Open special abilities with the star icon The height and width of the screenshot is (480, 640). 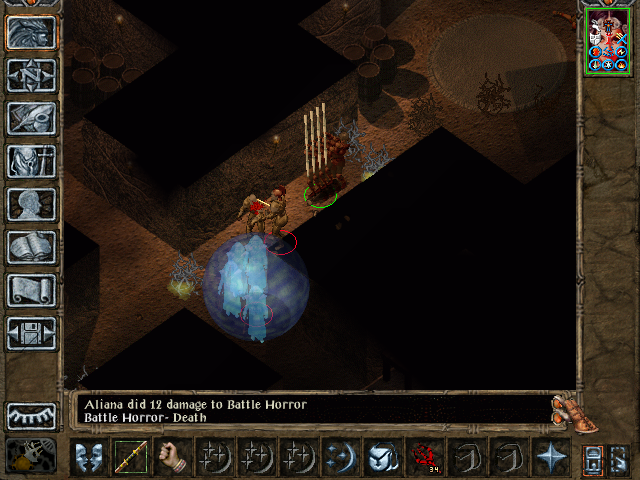551,456
